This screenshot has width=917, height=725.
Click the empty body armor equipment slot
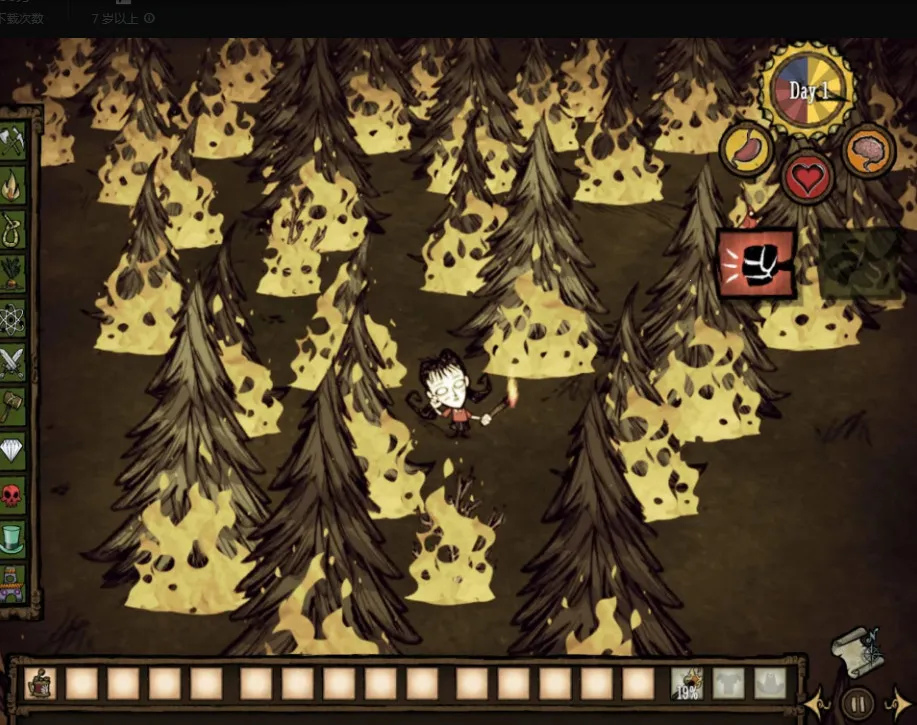click(x=729, y=683)
